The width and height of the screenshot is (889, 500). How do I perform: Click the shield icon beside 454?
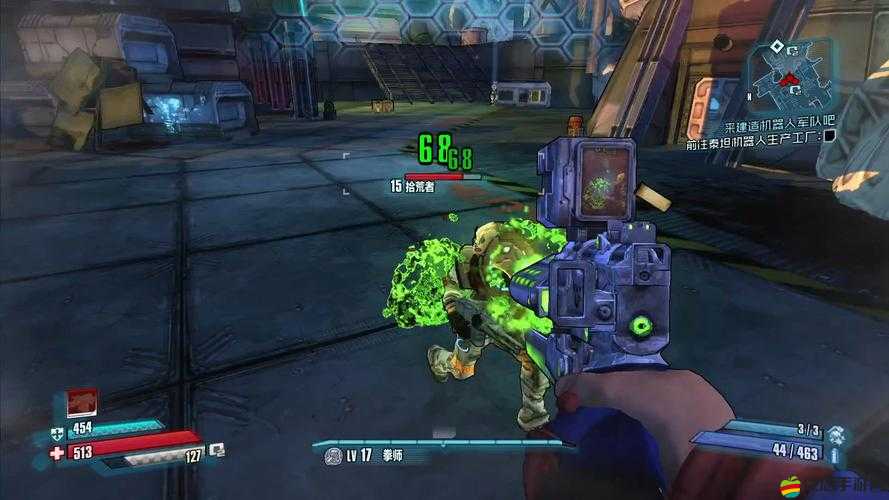(x=55, y=434)
